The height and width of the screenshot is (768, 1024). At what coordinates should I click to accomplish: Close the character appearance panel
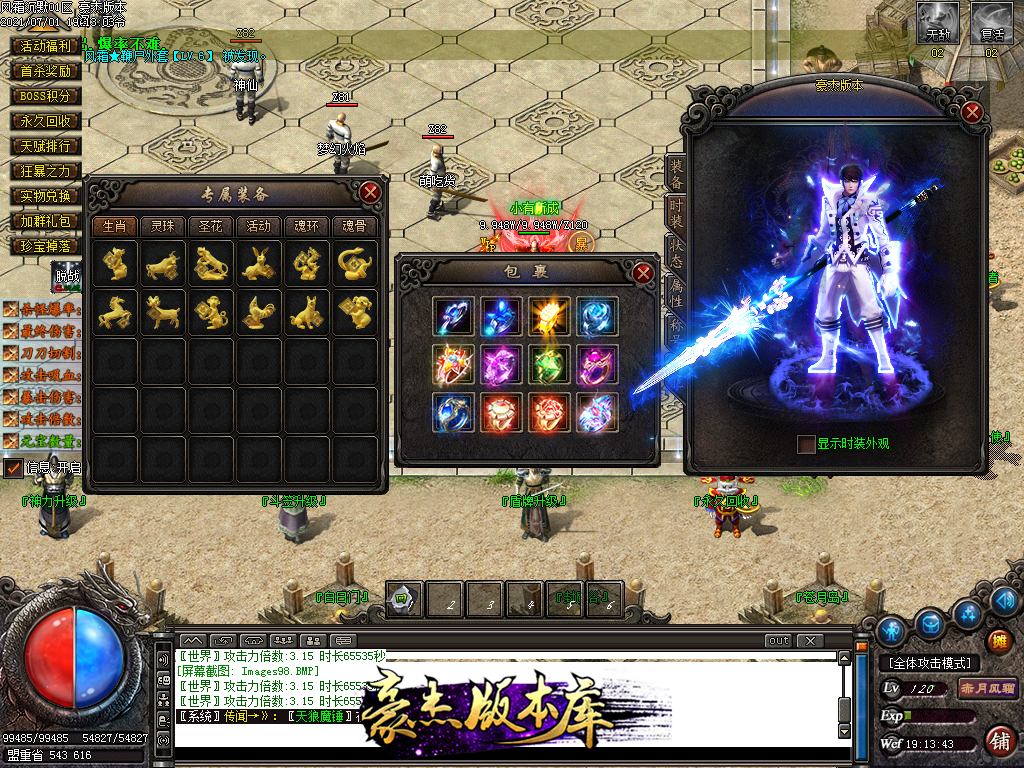pos(971,112)
